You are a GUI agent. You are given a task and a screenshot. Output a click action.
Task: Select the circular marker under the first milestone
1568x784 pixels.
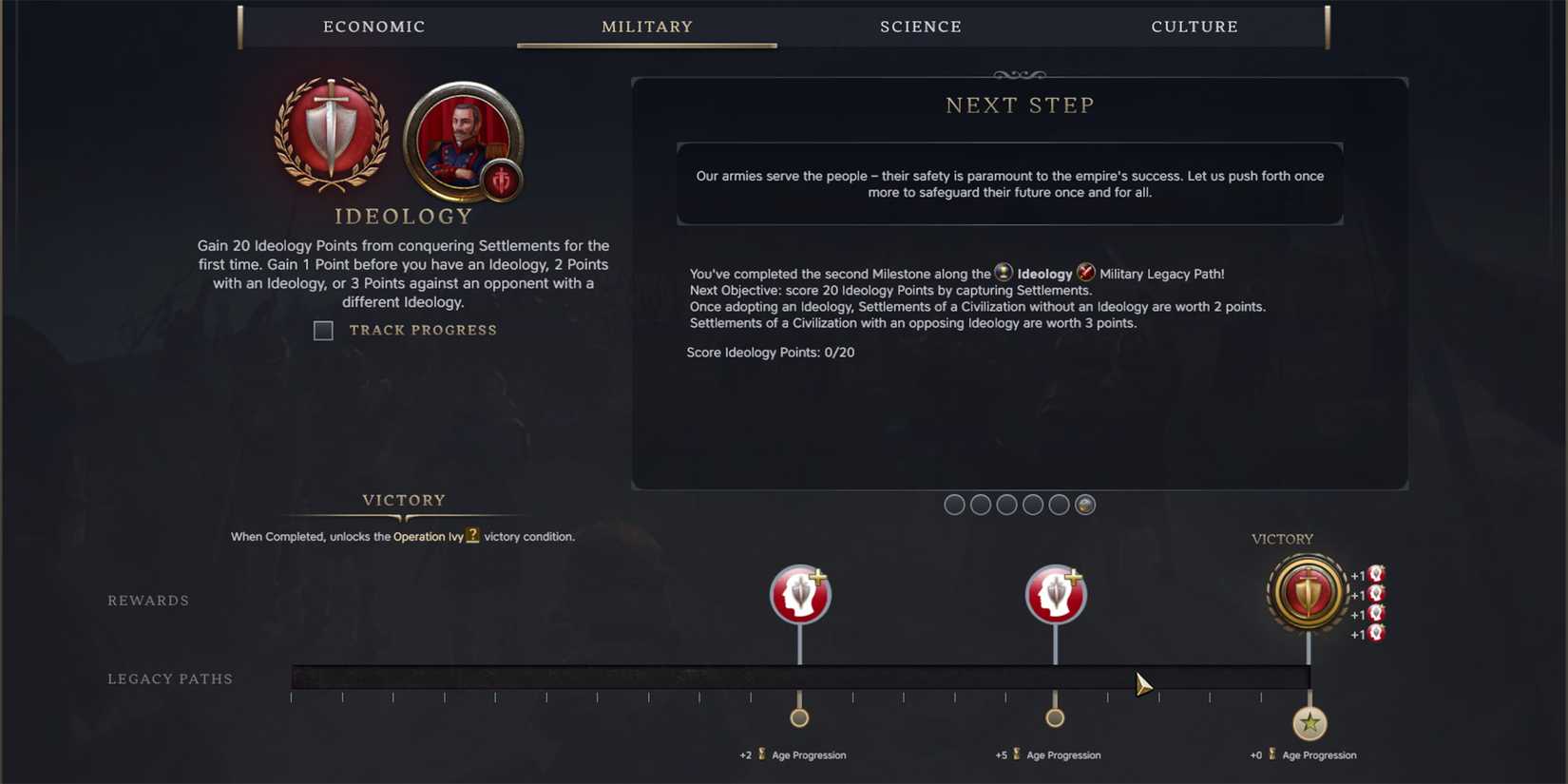(799, 717)
